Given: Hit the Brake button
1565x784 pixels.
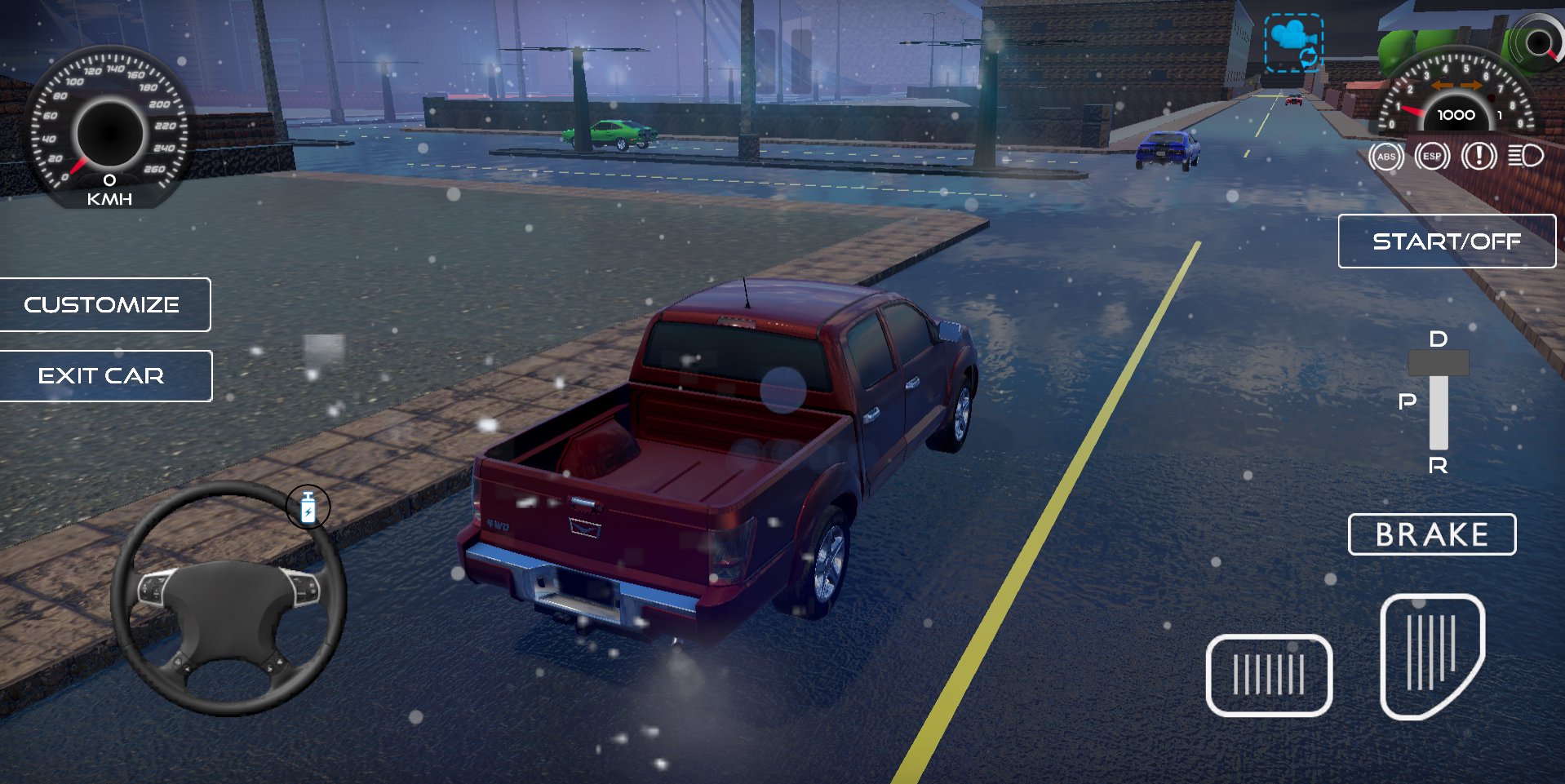Looking at the screenshot, I should pyautogui.click(x=1431, y=534).
